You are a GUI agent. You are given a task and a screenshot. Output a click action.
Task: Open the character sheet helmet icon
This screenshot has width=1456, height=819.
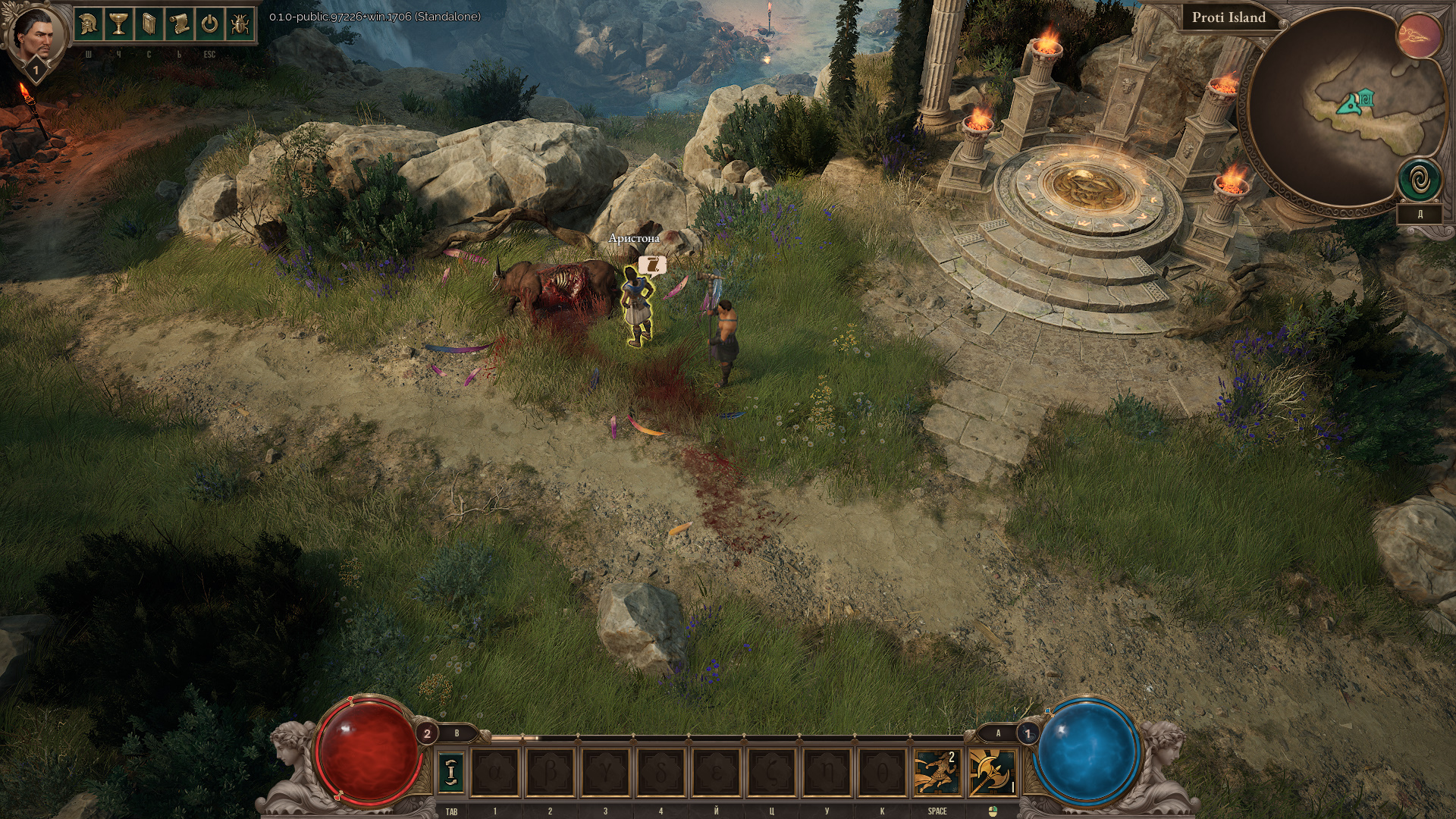tap(89, 24)
